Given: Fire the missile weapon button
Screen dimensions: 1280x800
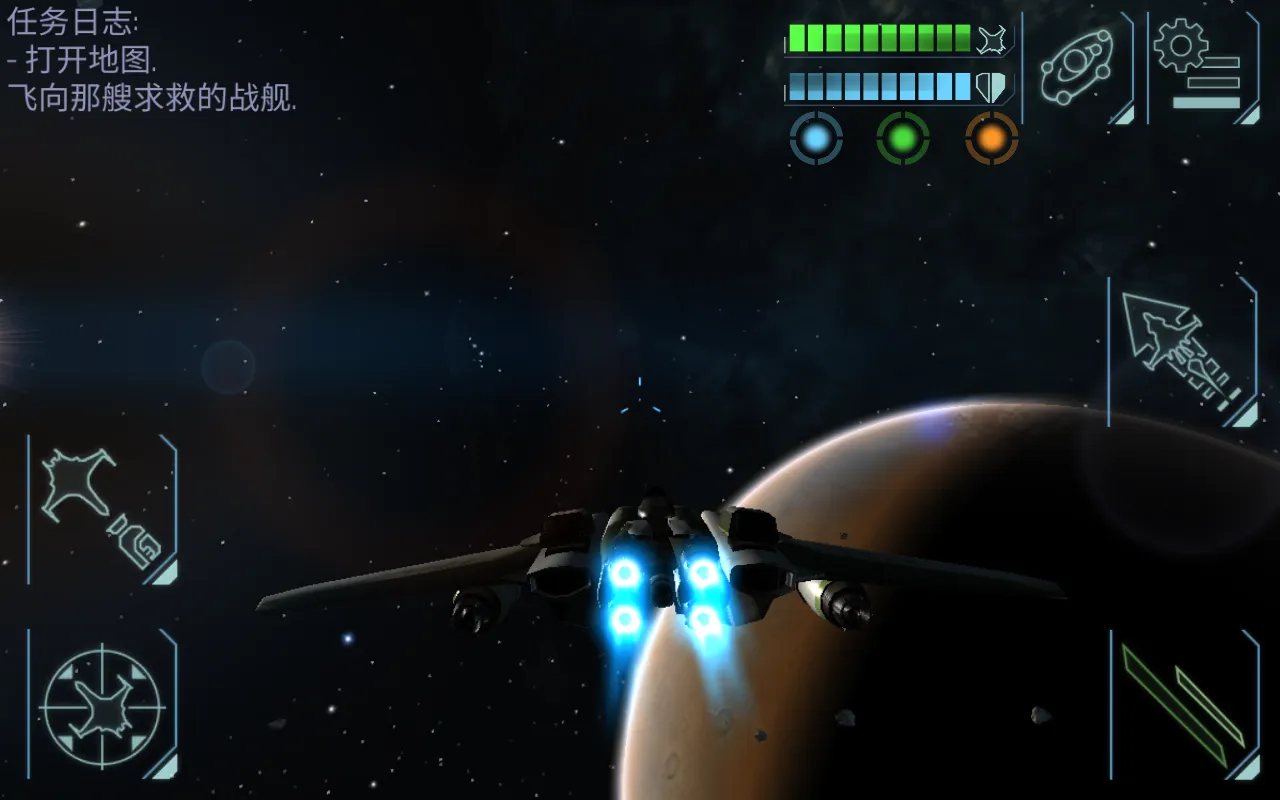Looking at the screenshot, I should [1182, 352].
